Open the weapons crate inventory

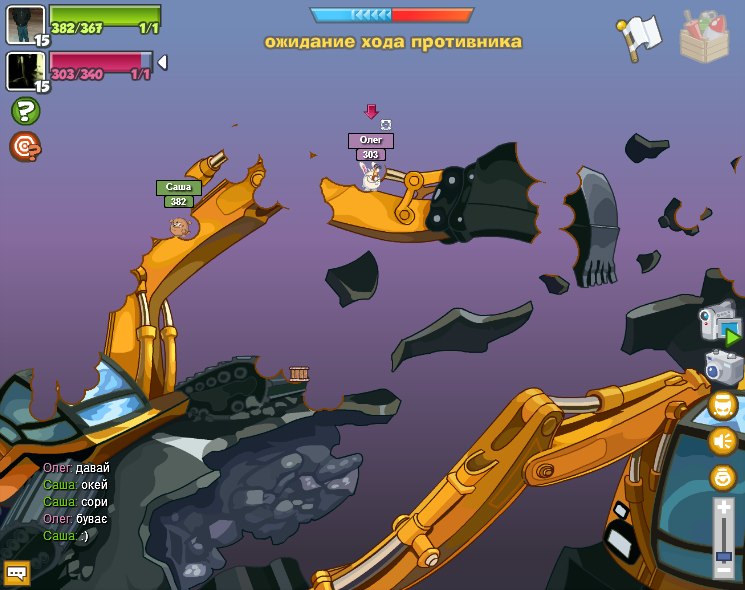704,36
